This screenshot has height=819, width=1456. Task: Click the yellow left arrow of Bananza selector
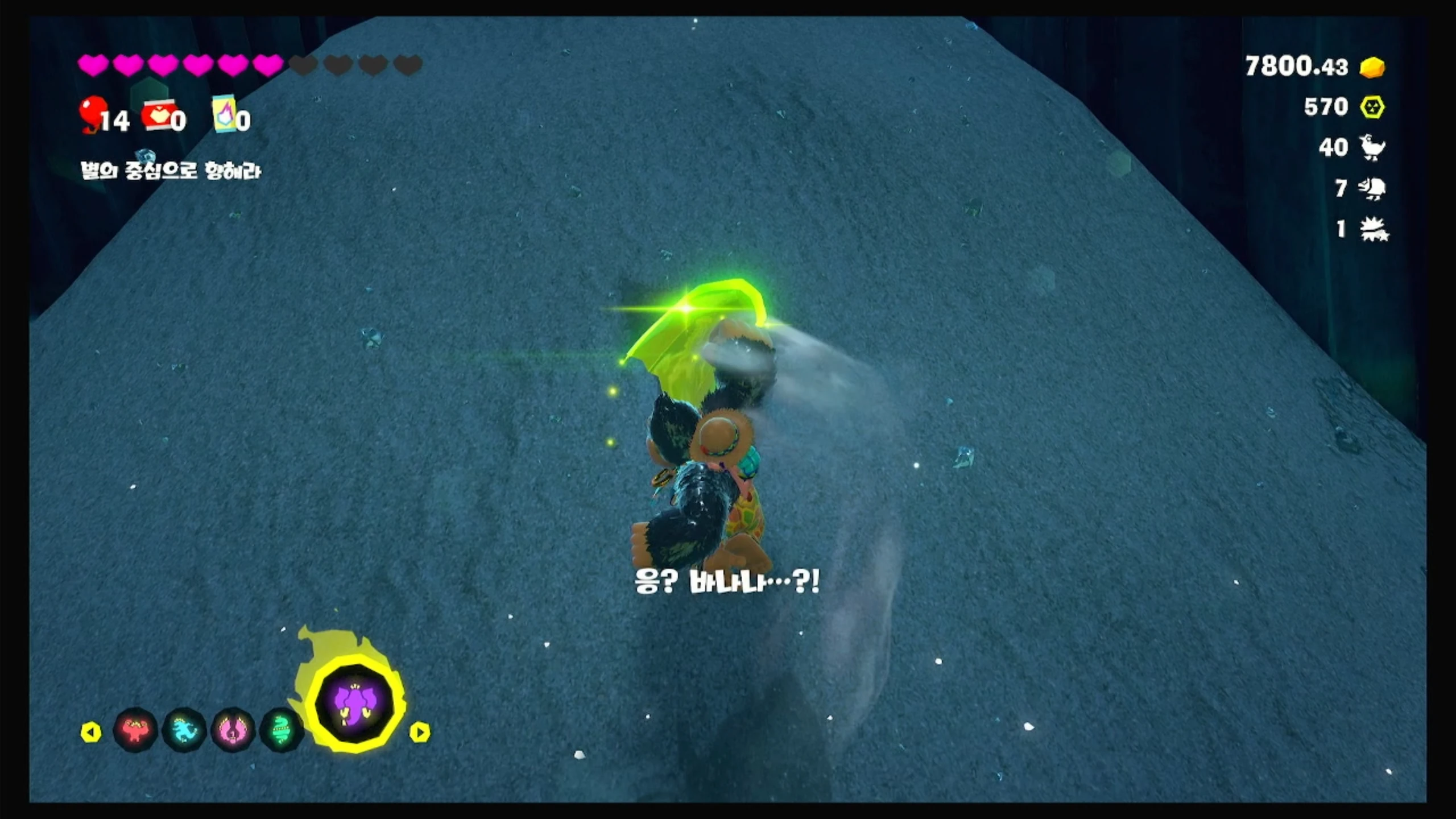[91, 732]
